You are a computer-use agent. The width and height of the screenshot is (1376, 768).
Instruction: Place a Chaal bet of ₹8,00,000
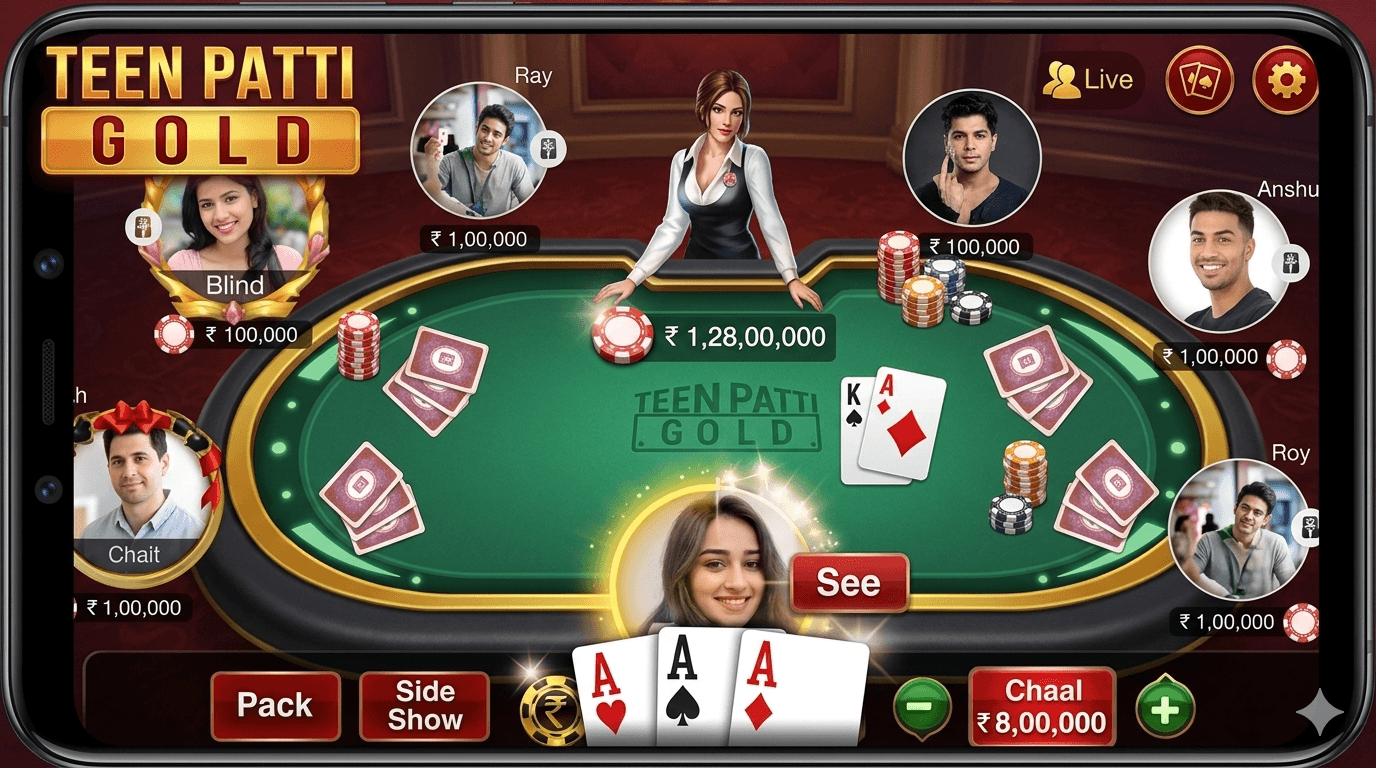(x=1042, y=704)
